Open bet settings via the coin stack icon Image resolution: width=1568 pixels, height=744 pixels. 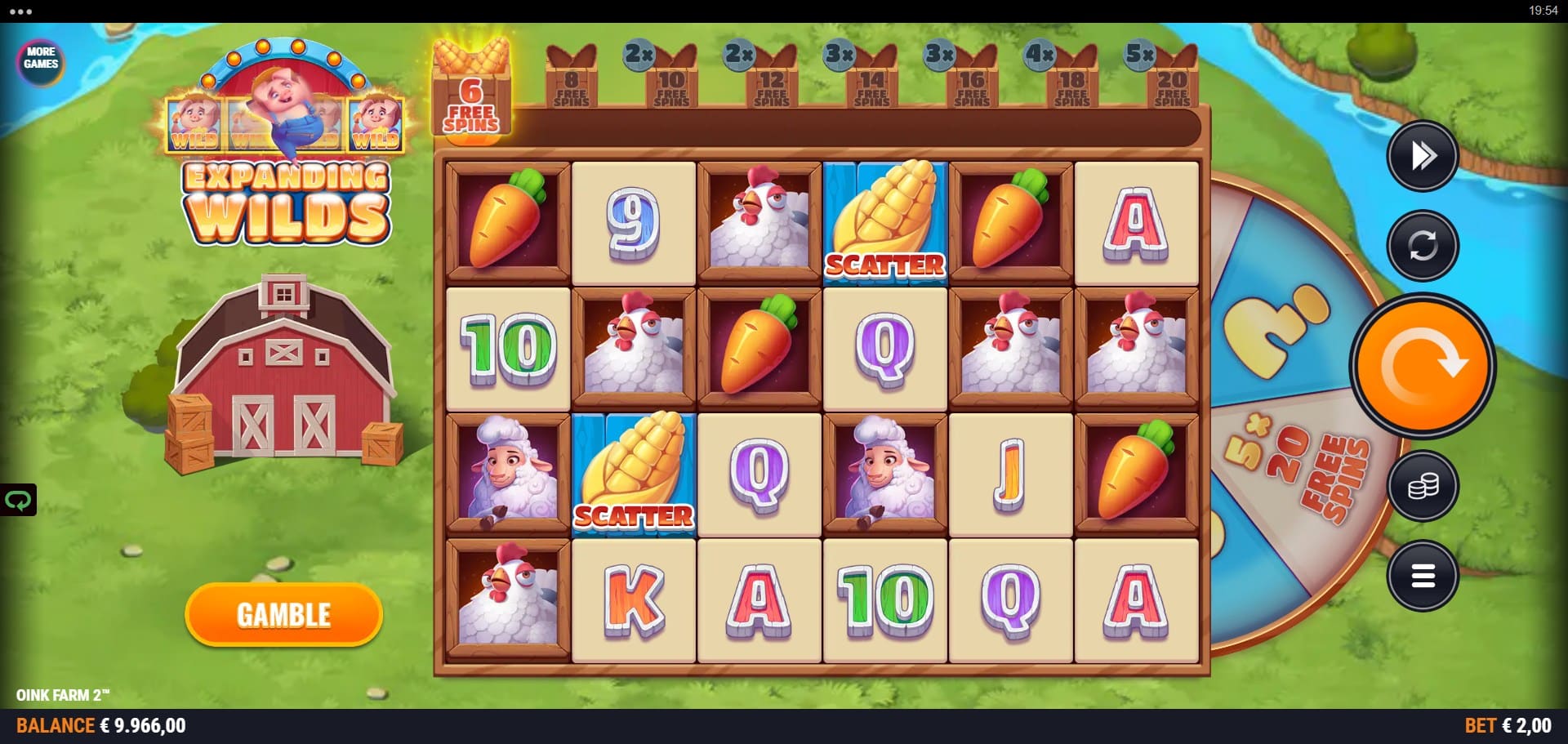pos(1422,487)
